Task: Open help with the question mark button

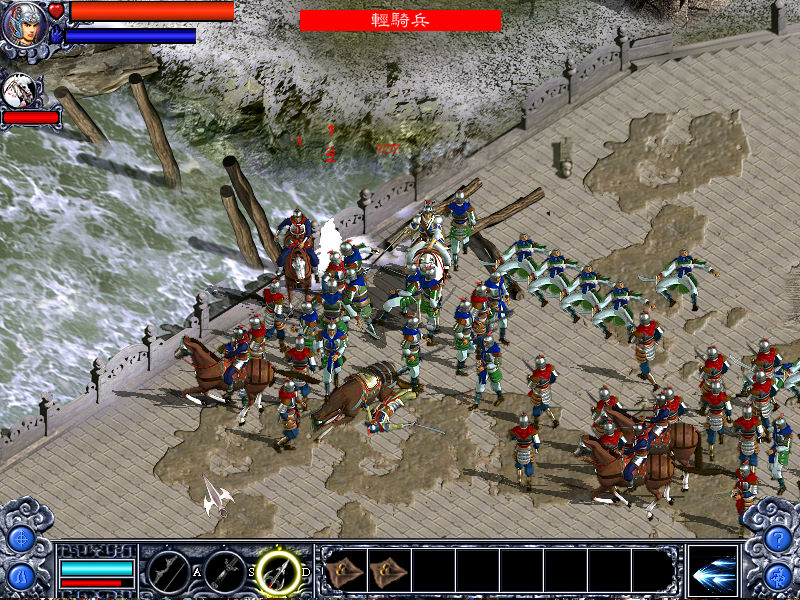Action: point(778,538)
